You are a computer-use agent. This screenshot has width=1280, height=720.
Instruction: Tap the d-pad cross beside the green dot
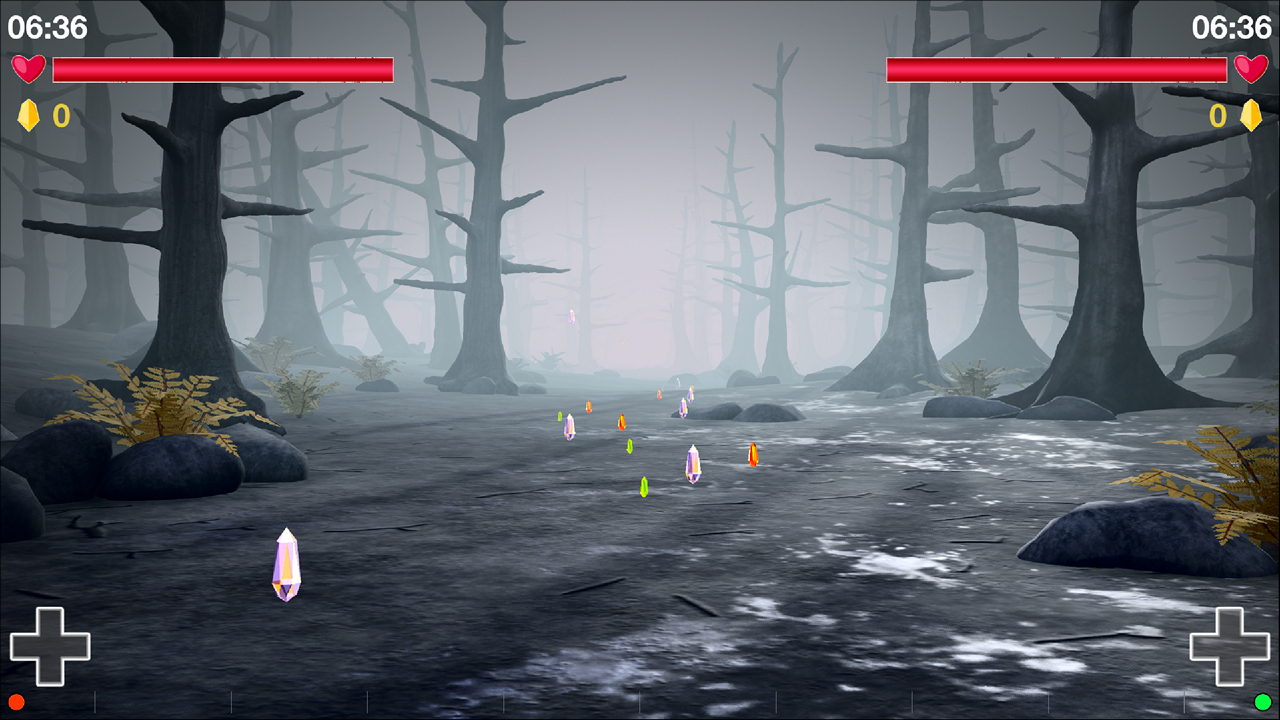[1229, 646]
